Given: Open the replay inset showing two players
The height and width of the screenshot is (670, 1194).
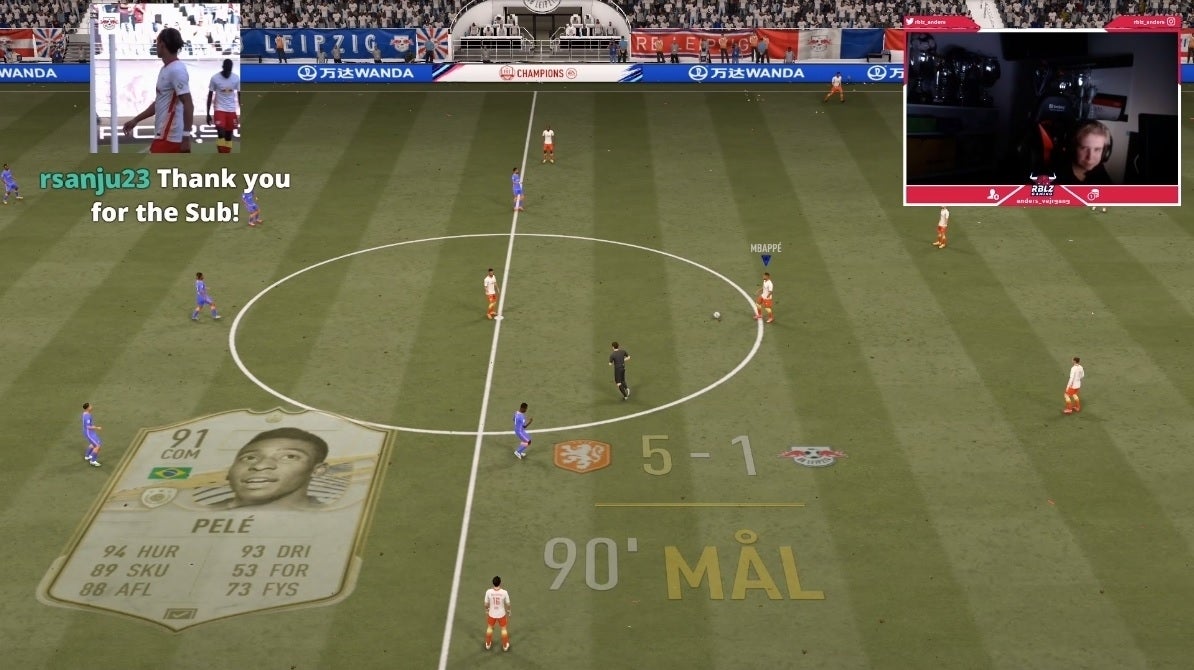Looking at the screenshot, I should click(166, 78).
